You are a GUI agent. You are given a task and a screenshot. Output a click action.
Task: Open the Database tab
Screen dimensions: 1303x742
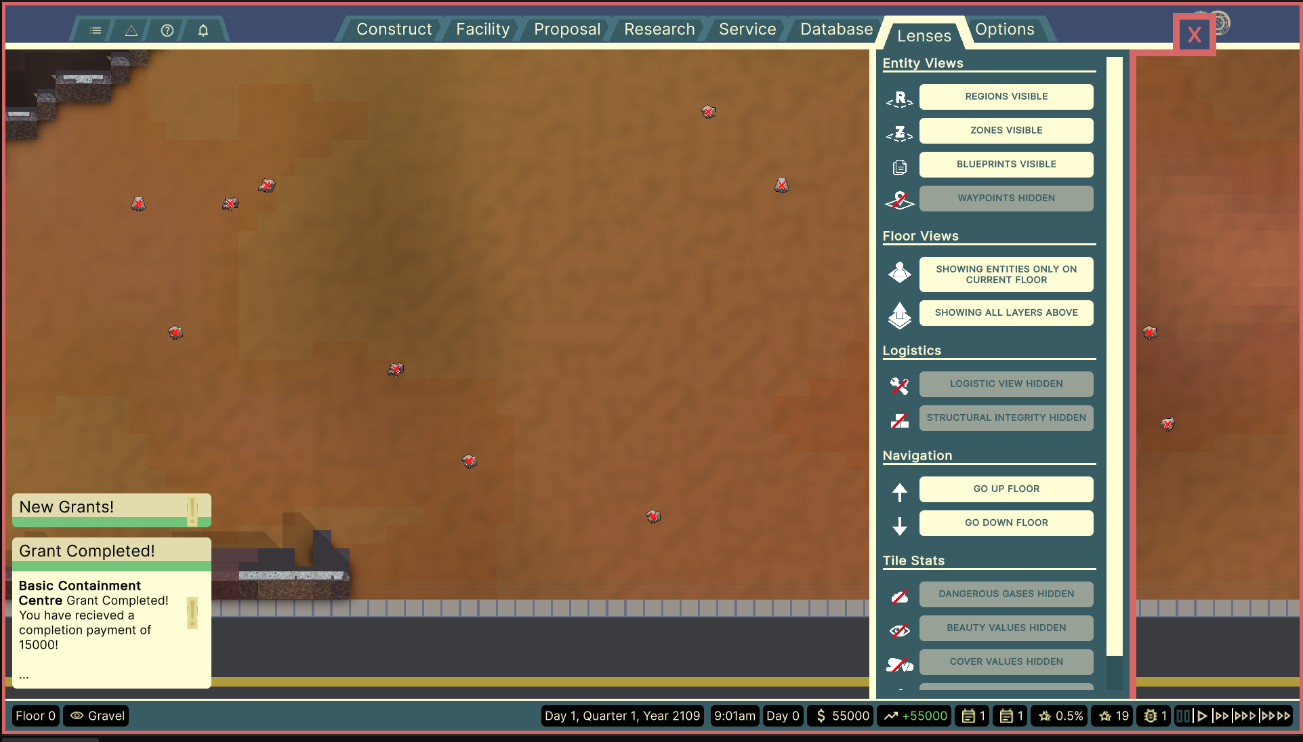pos(836,29)
